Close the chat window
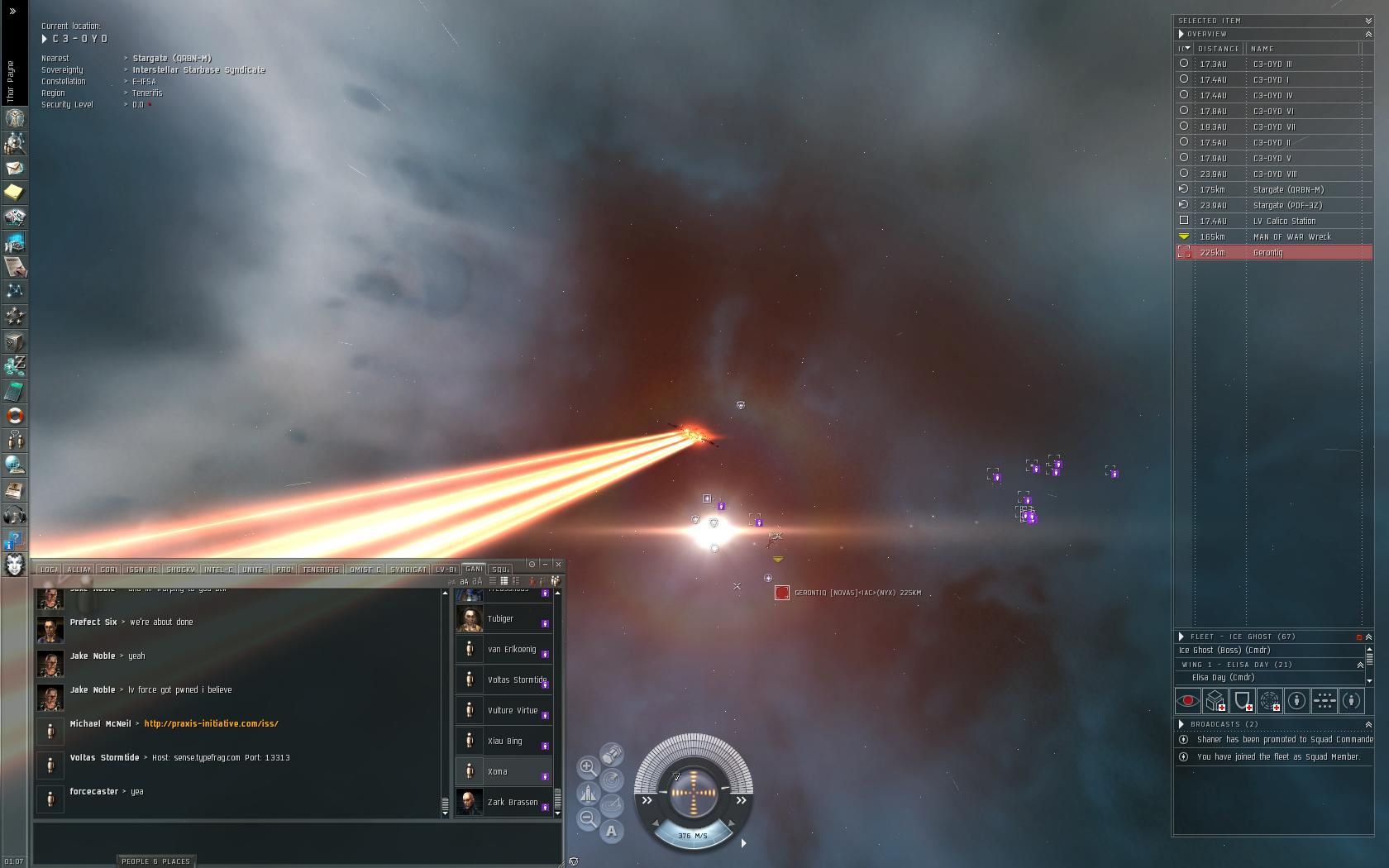The width and height of the screenshot is (1389, 868). click(558, 564)
